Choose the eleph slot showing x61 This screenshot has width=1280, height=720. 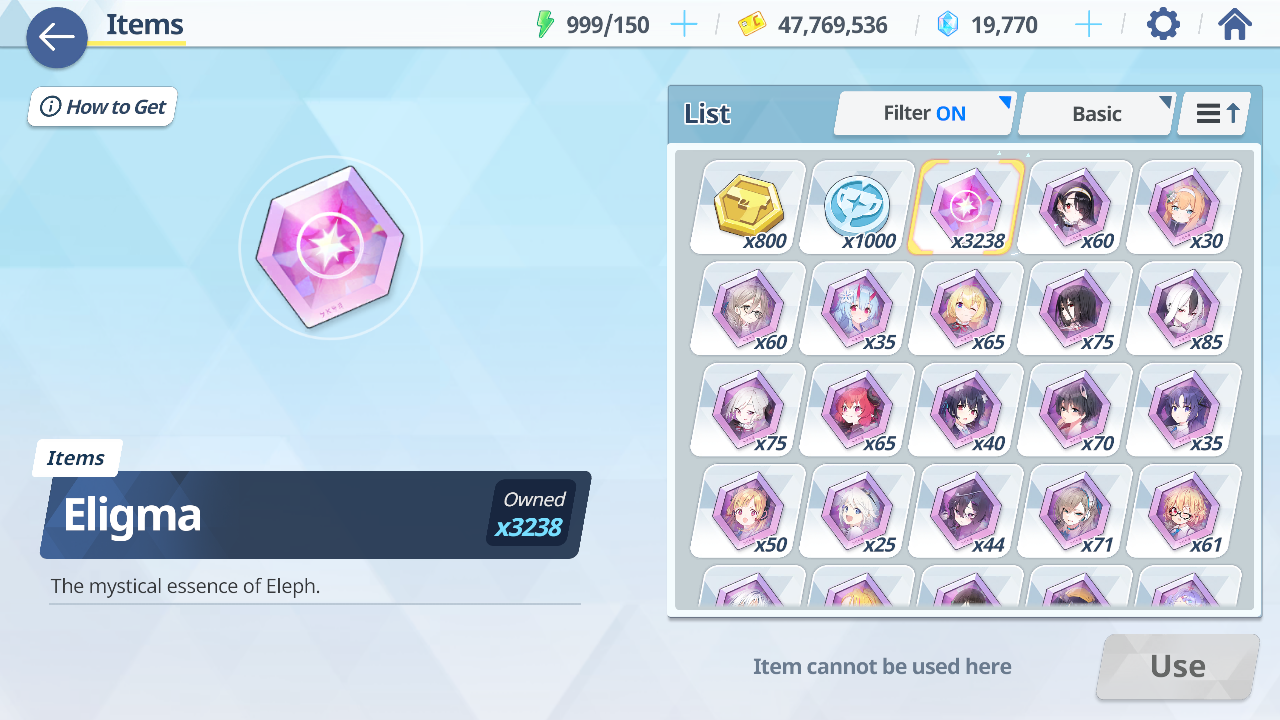tap(1185, 510)
